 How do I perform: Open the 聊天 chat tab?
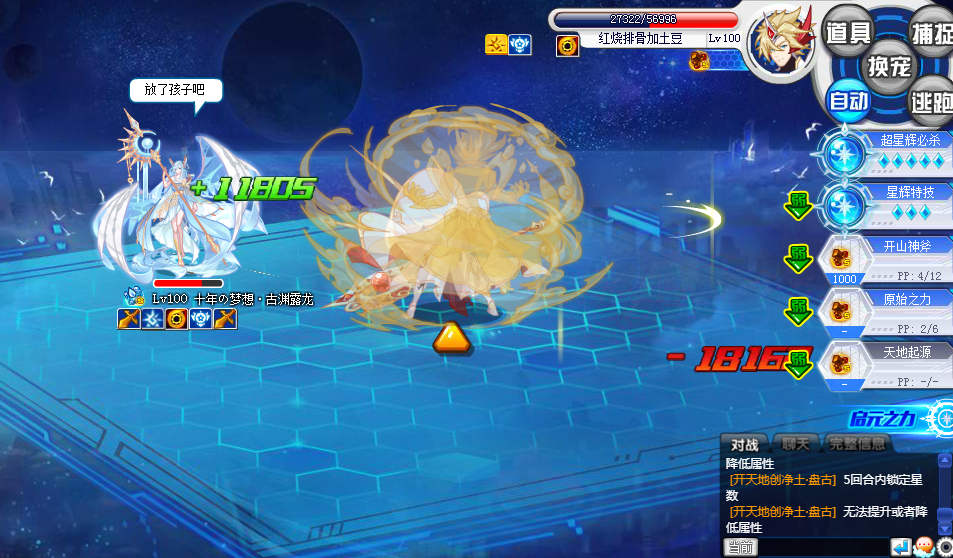tap(796, 444)
